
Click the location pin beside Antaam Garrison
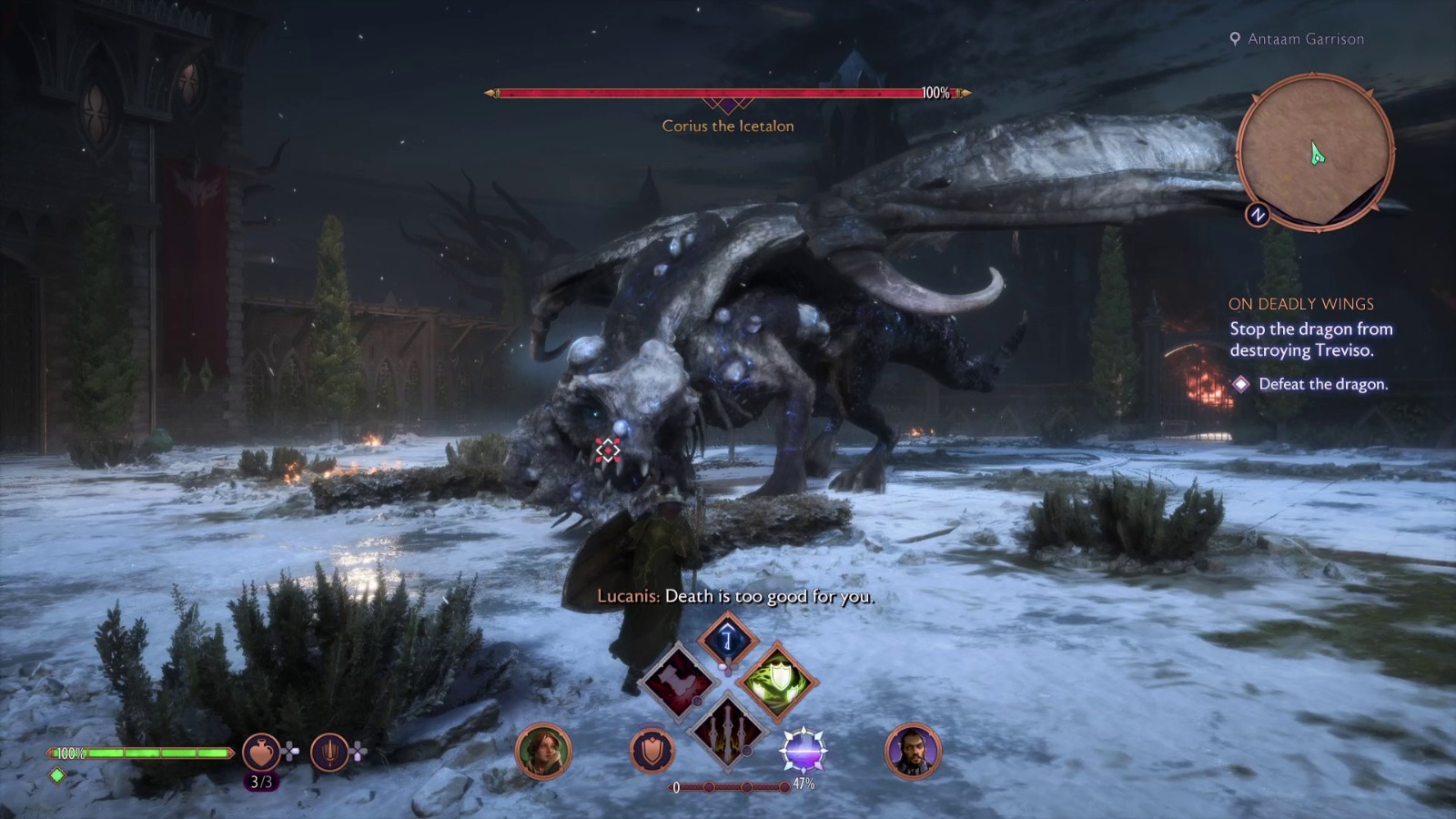tap(1235, 39)
